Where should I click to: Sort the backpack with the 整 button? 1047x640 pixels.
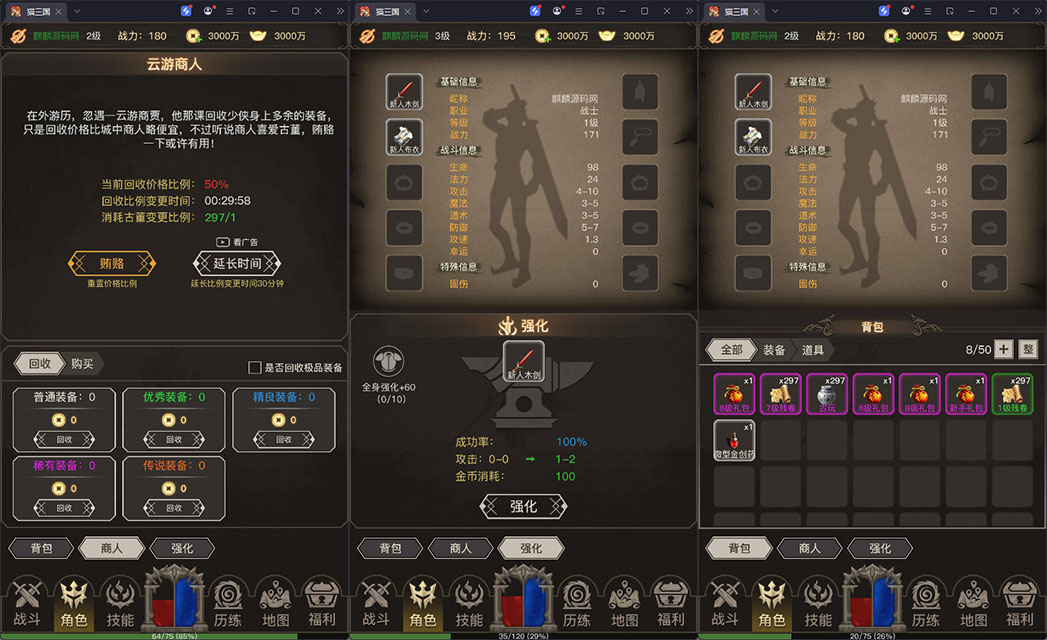tap(1028, 349)
